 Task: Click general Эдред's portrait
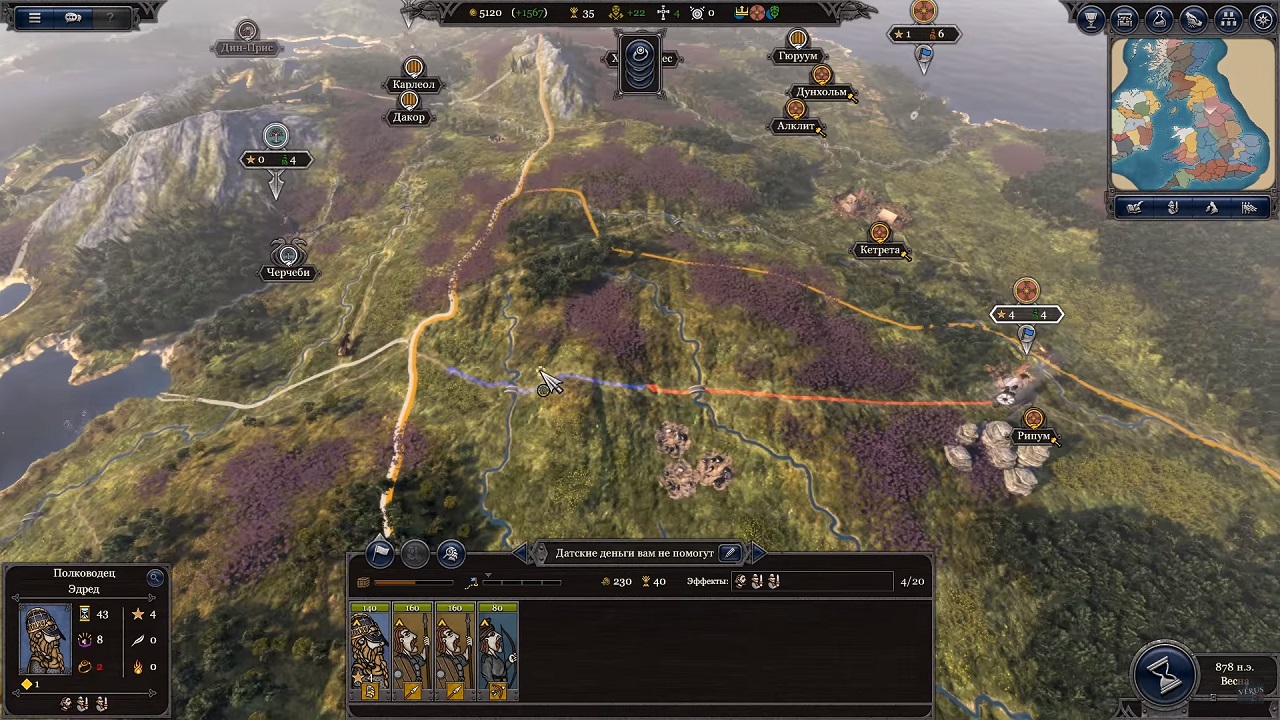pos(45,639)
